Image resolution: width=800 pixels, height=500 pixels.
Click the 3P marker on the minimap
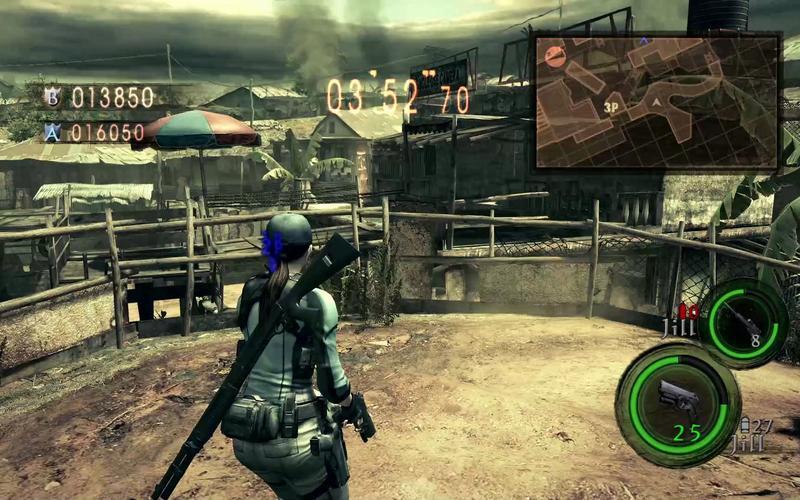(610, 104)
